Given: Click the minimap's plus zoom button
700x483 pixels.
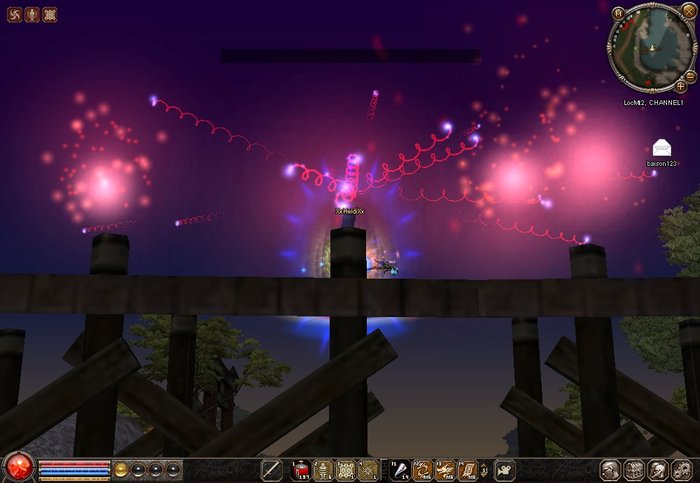Looking at the screenshot, I should [681, 86].
